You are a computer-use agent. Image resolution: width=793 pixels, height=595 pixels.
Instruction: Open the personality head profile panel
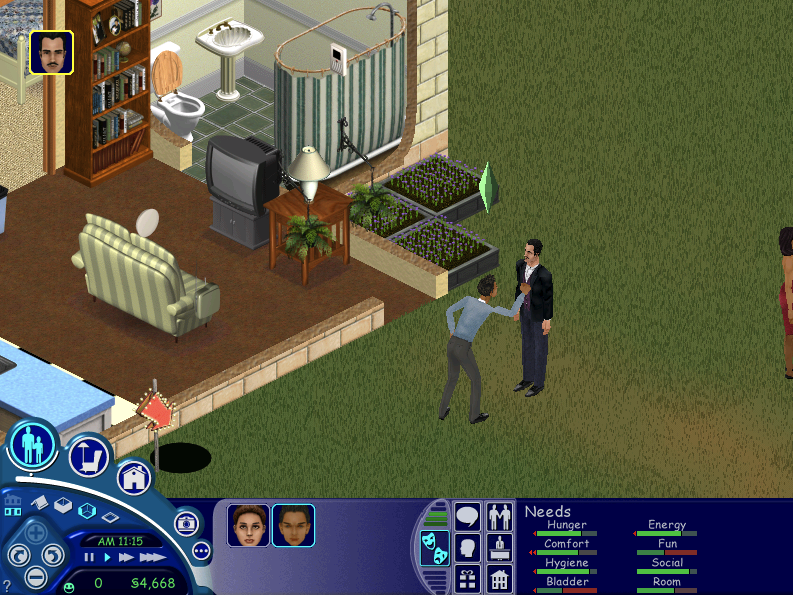click(467, 548)
